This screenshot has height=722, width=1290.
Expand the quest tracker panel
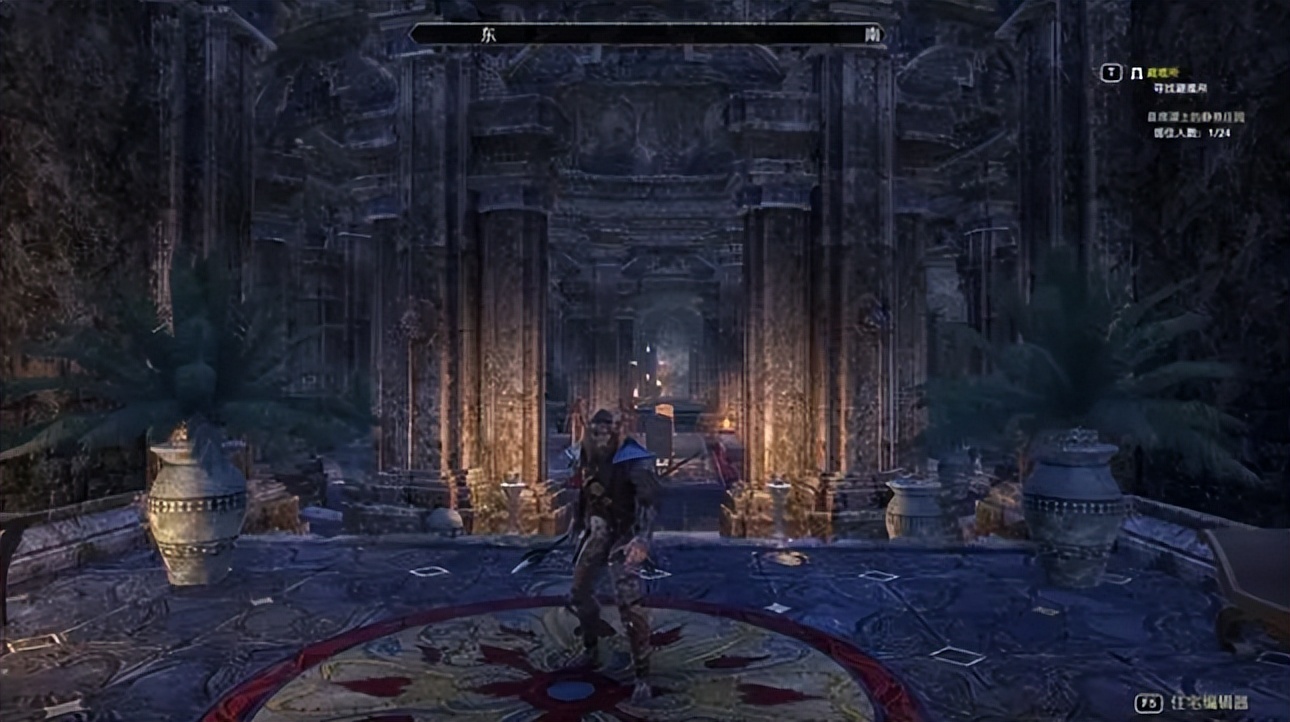(1180, 100)
